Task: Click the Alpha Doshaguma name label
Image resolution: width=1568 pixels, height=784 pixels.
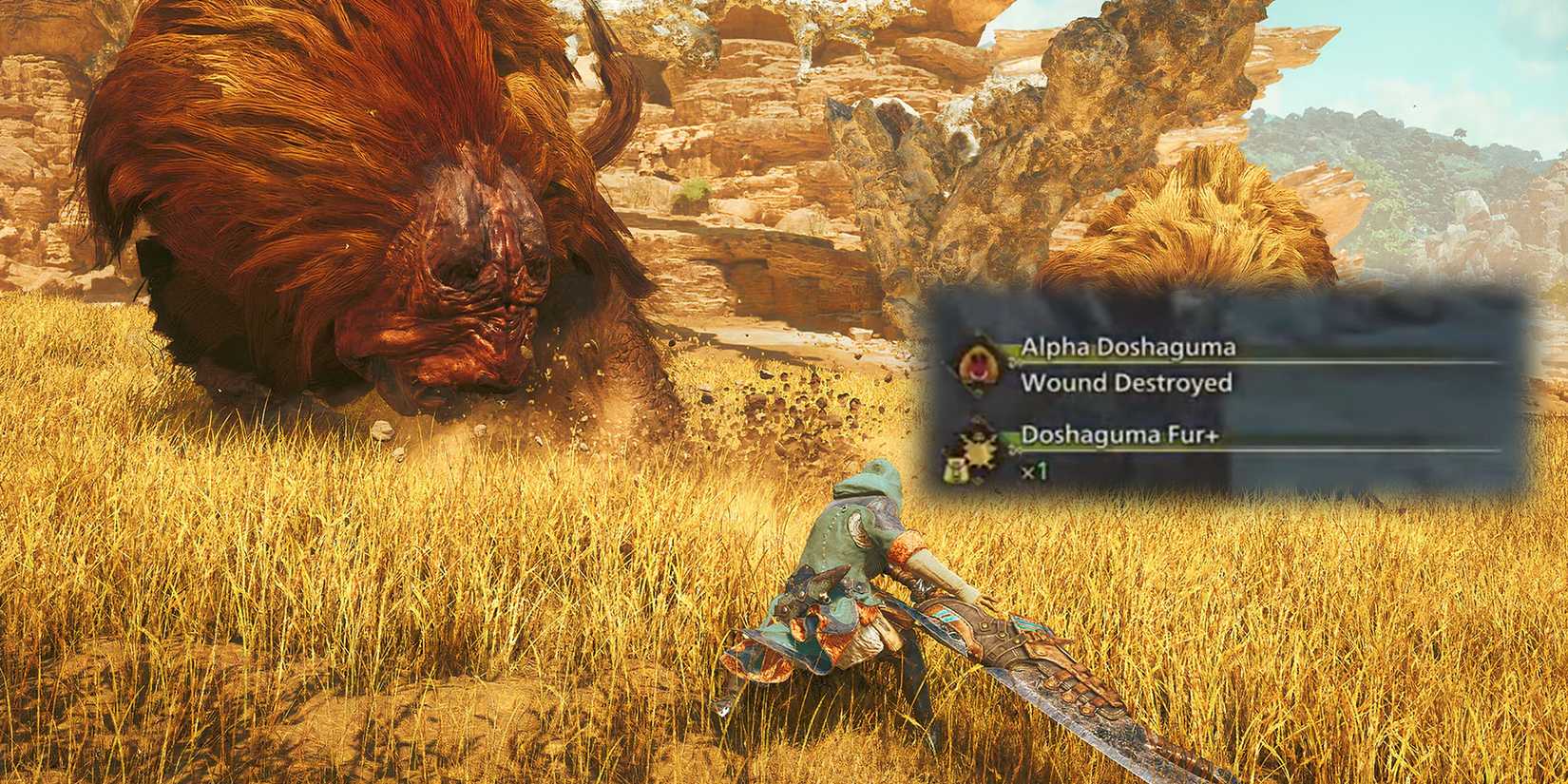Action: pos(1130,347)
